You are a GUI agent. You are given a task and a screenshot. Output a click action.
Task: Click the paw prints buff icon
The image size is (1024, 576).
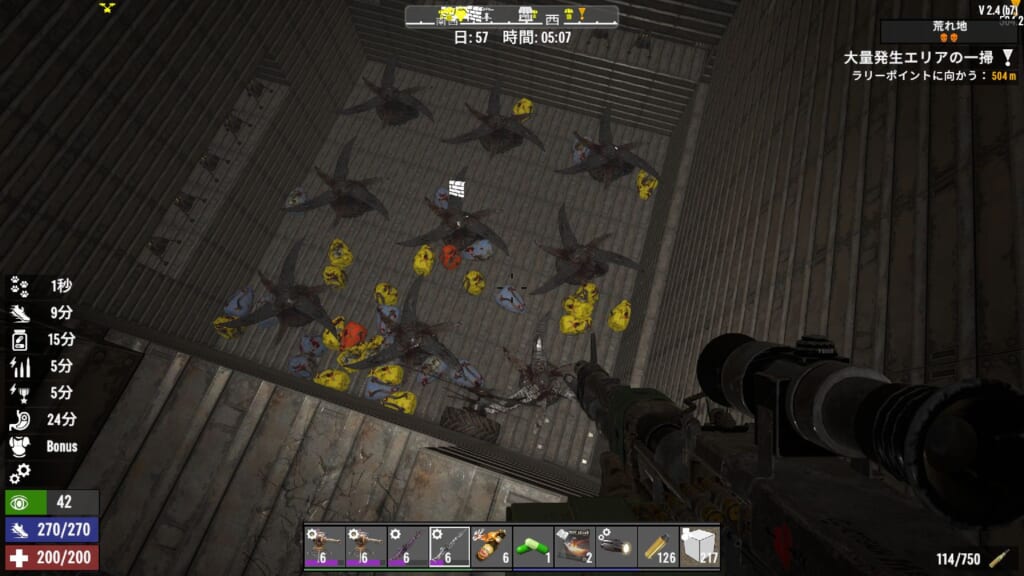tap(20, 286)
